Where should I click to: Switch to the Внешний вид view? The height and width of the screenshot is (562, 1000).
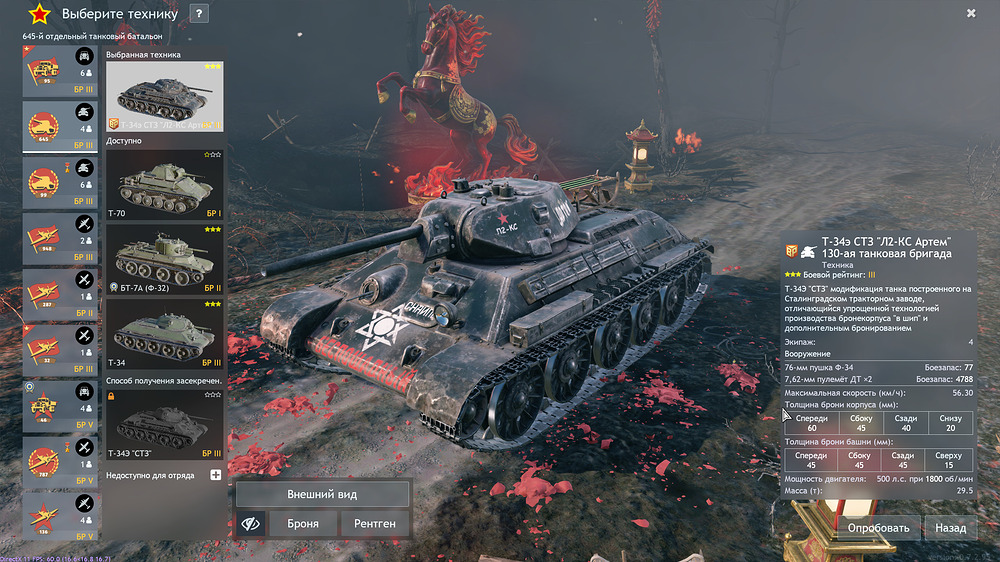[322, 494]
